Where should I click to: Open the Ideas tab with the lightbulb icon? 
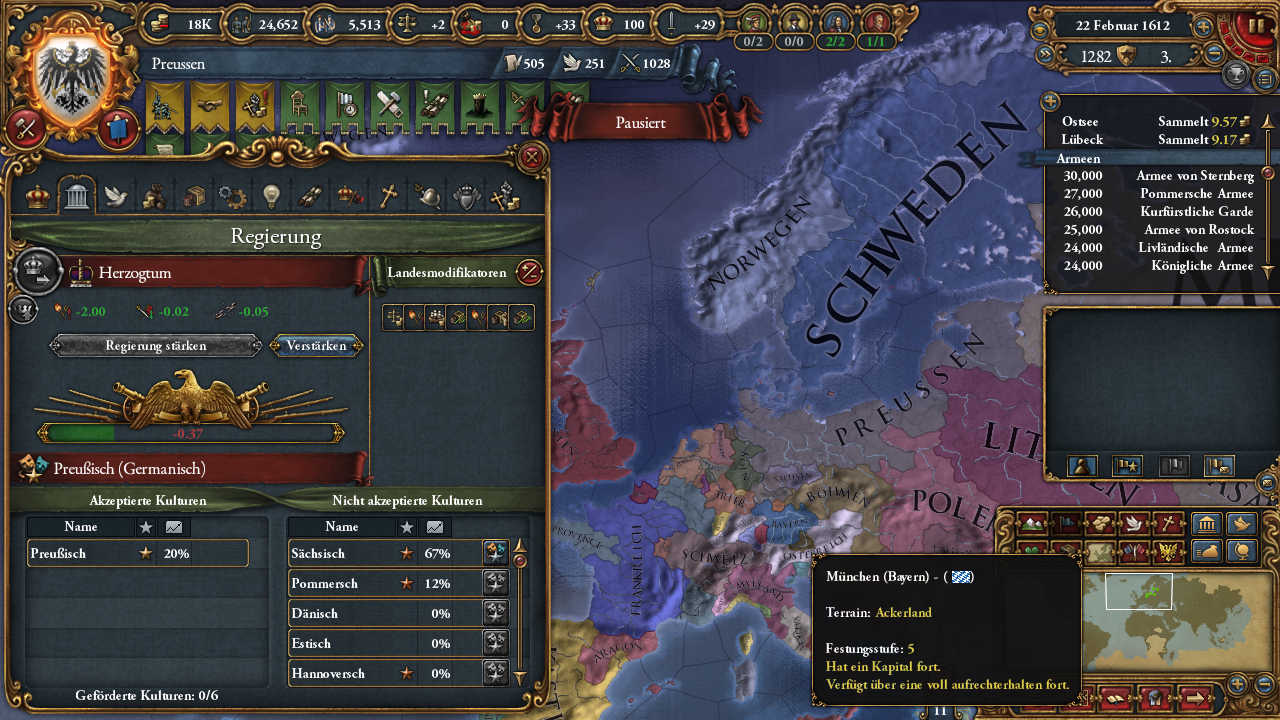pyautogui.click(x=270, y=196)
